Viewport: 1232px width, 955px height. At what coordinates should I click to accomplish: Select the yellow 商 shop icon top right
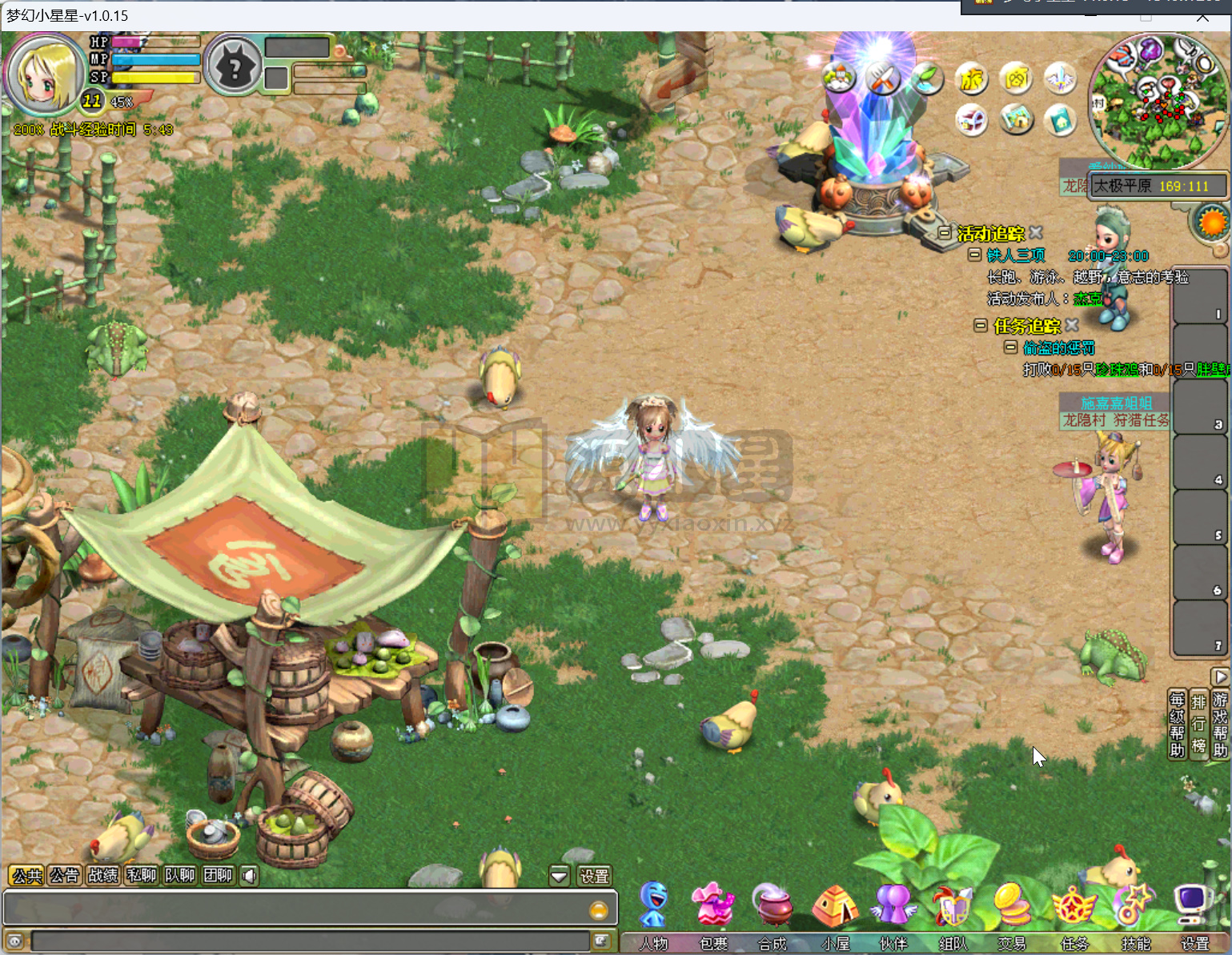click(x=1015, y=79)
